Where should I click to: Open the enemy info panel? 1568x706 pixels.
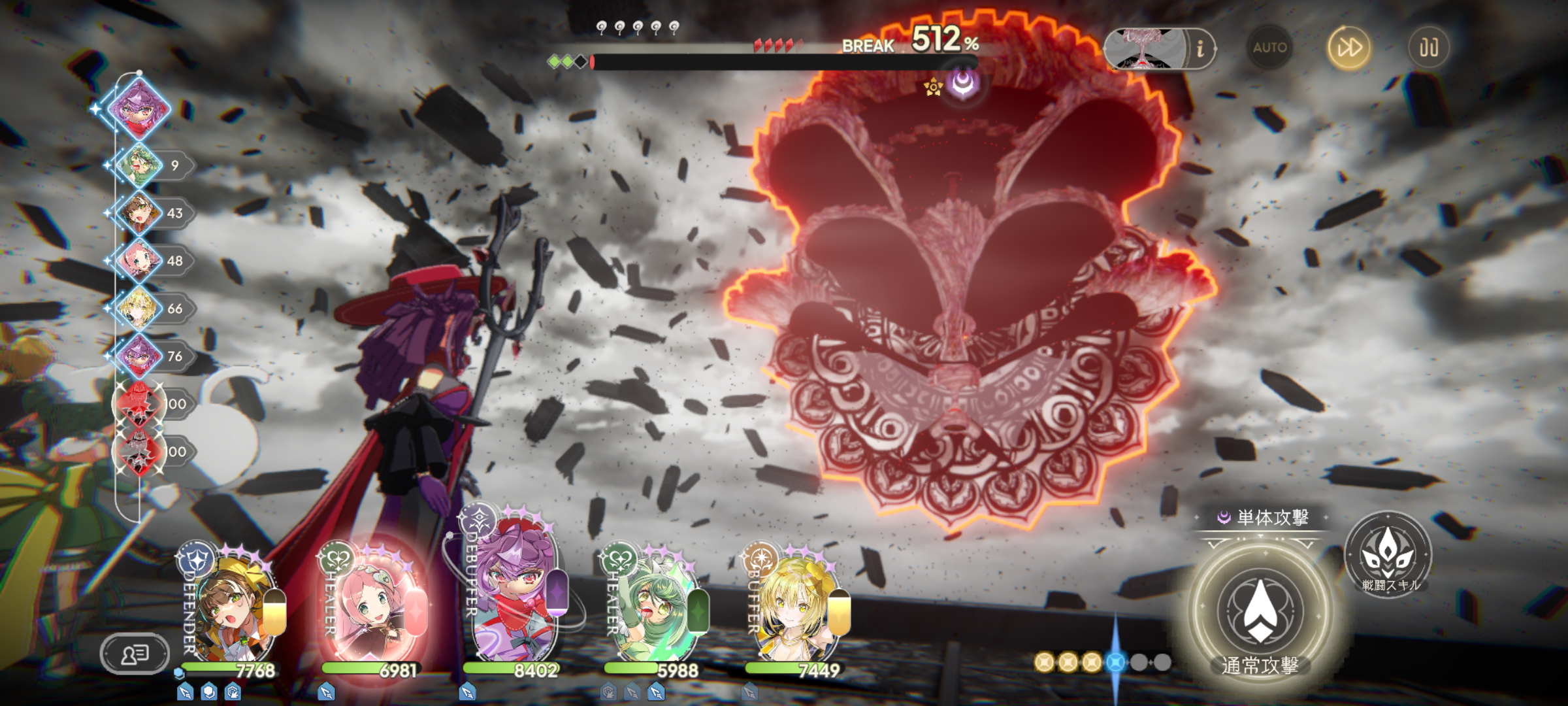(x=1200, y=48)
